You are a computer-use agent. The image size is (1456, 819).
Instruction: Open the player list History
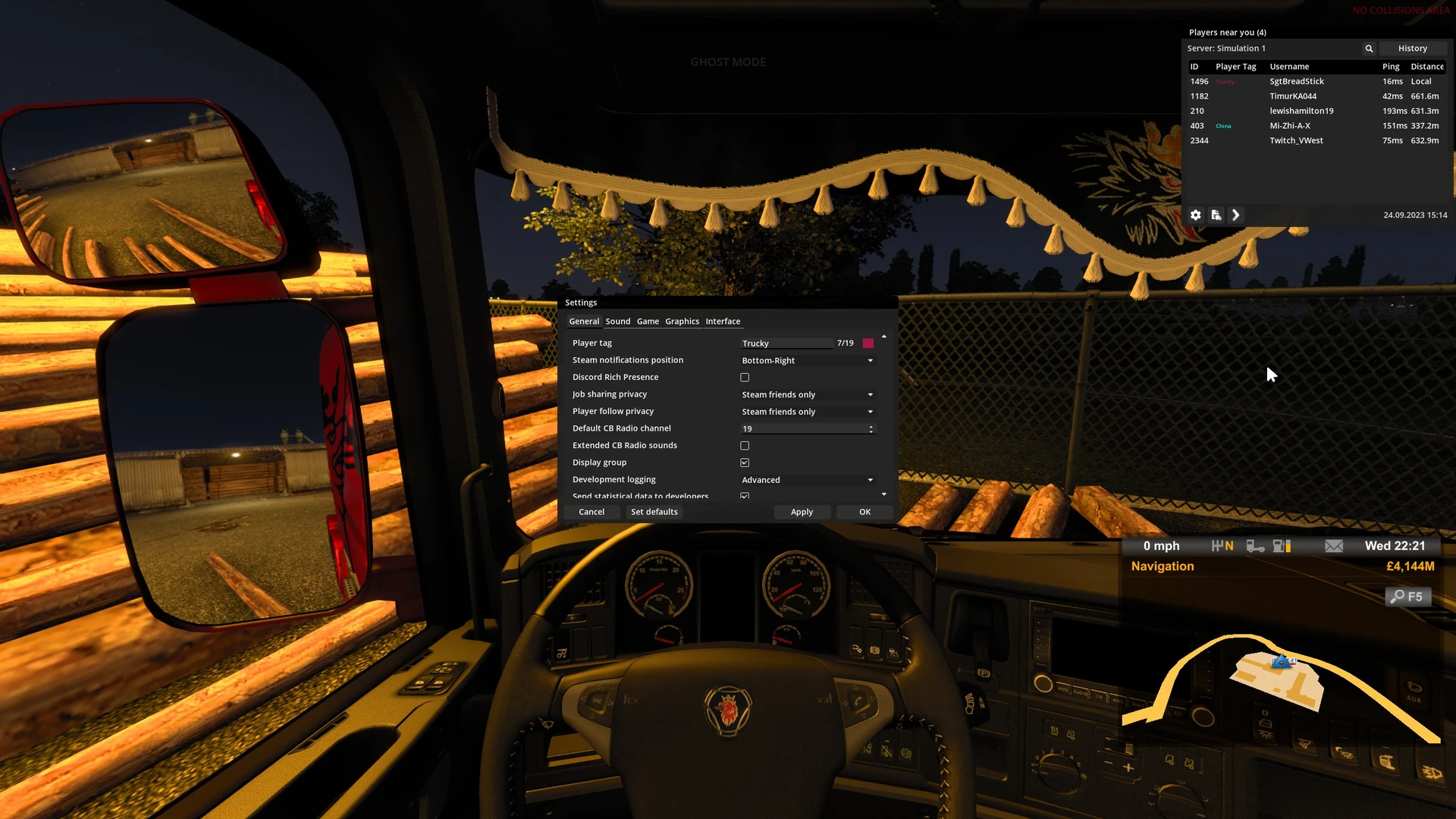pyautogui.click(x=1412, y=49)
